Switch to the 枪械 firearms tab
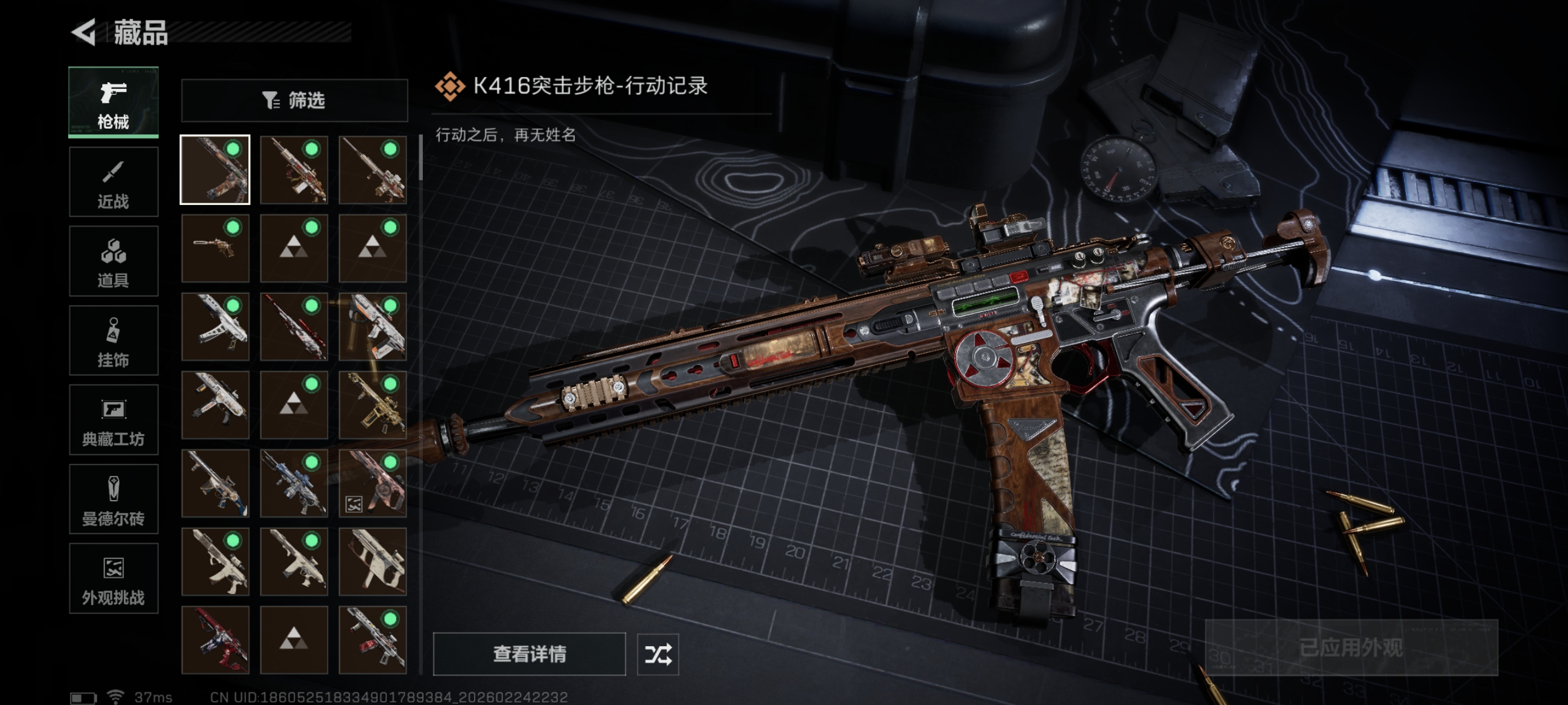The height and width of the screenshot is (705, 1568). pyautogui.click(x=113, y=102)
